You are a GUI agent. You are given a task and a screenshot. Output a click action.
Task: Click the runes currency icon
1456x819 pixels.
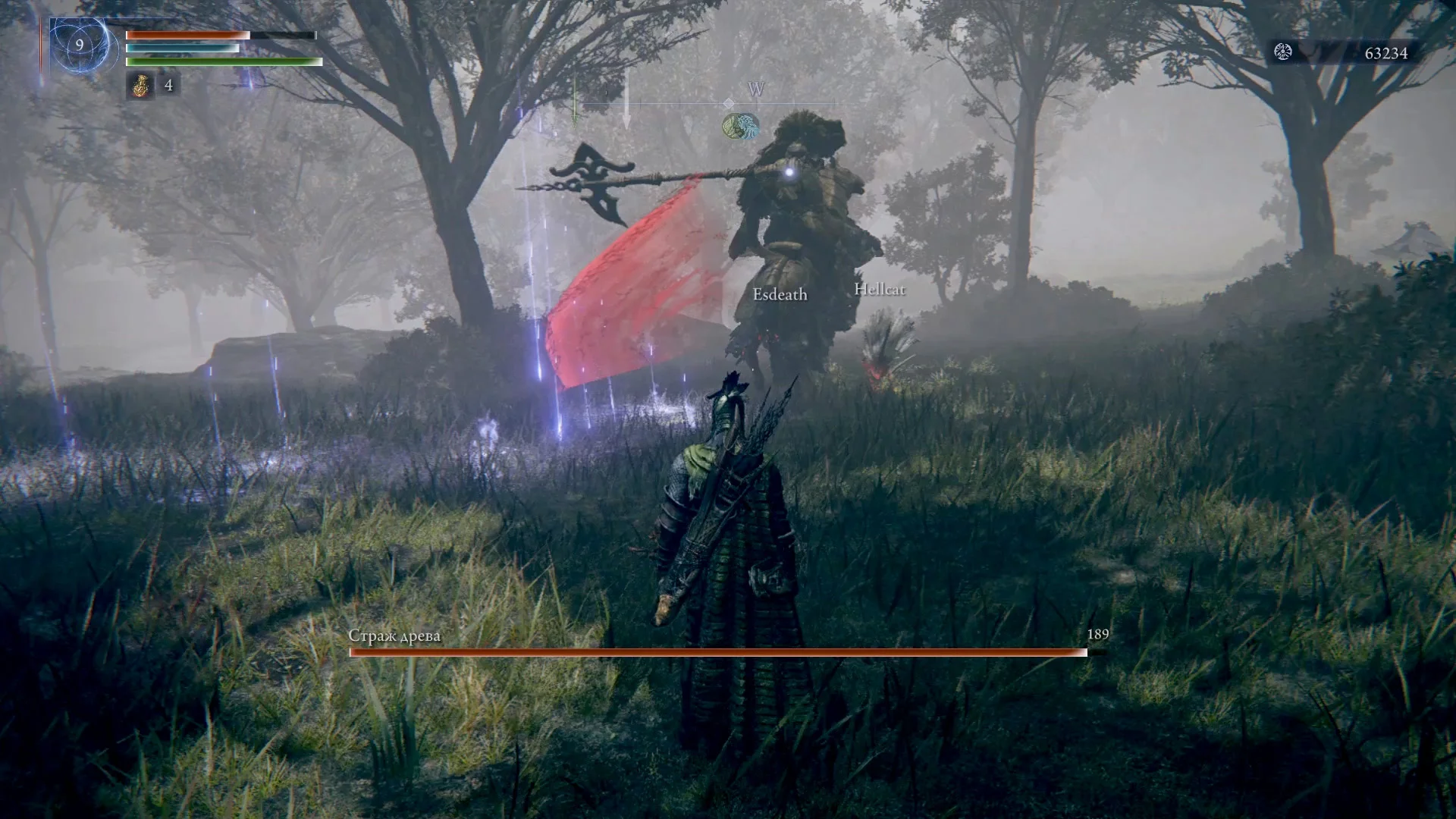click(x=1283, y=52)
